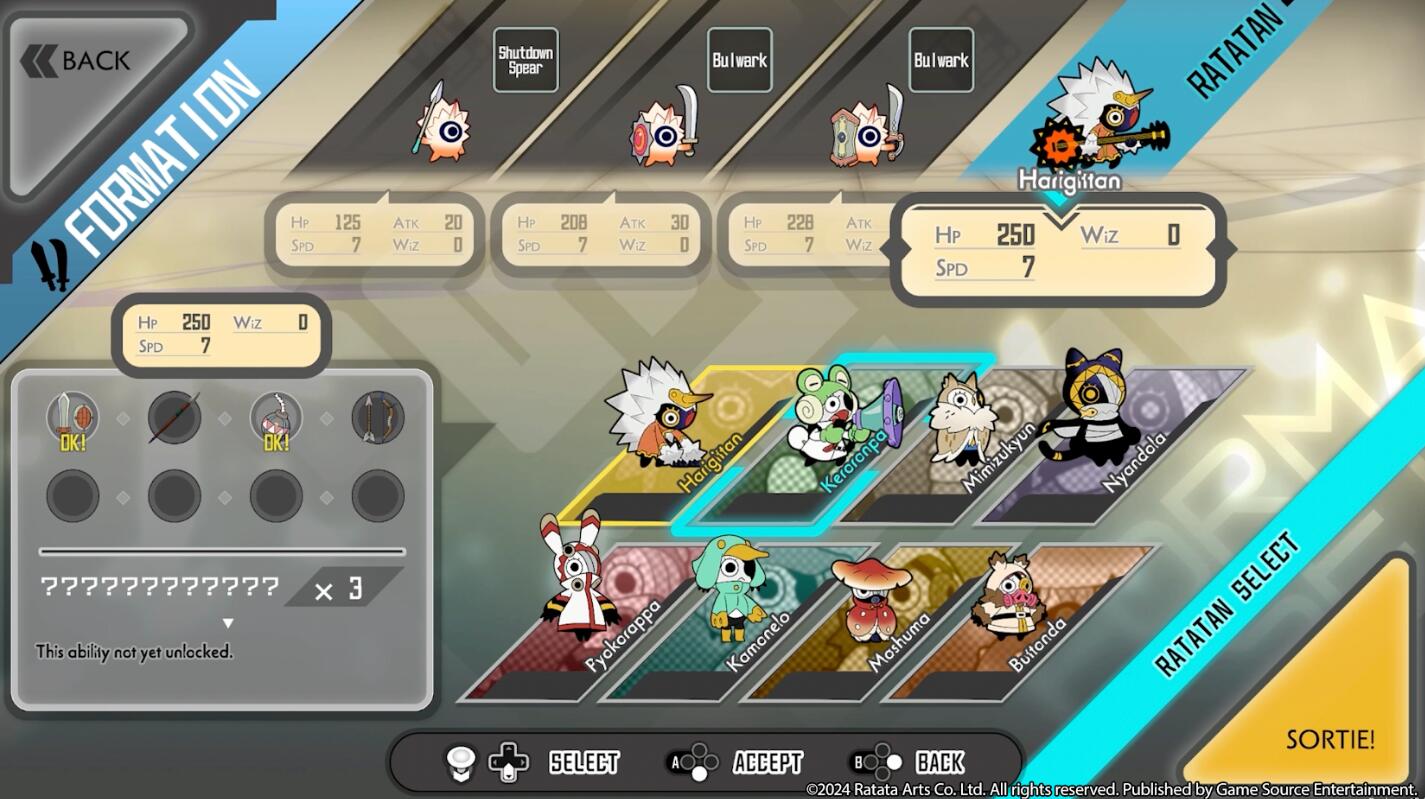This screenshot has height=799, width=1425.
Task: Select the Nyandola cat tile
Action: pos(1100,440)
